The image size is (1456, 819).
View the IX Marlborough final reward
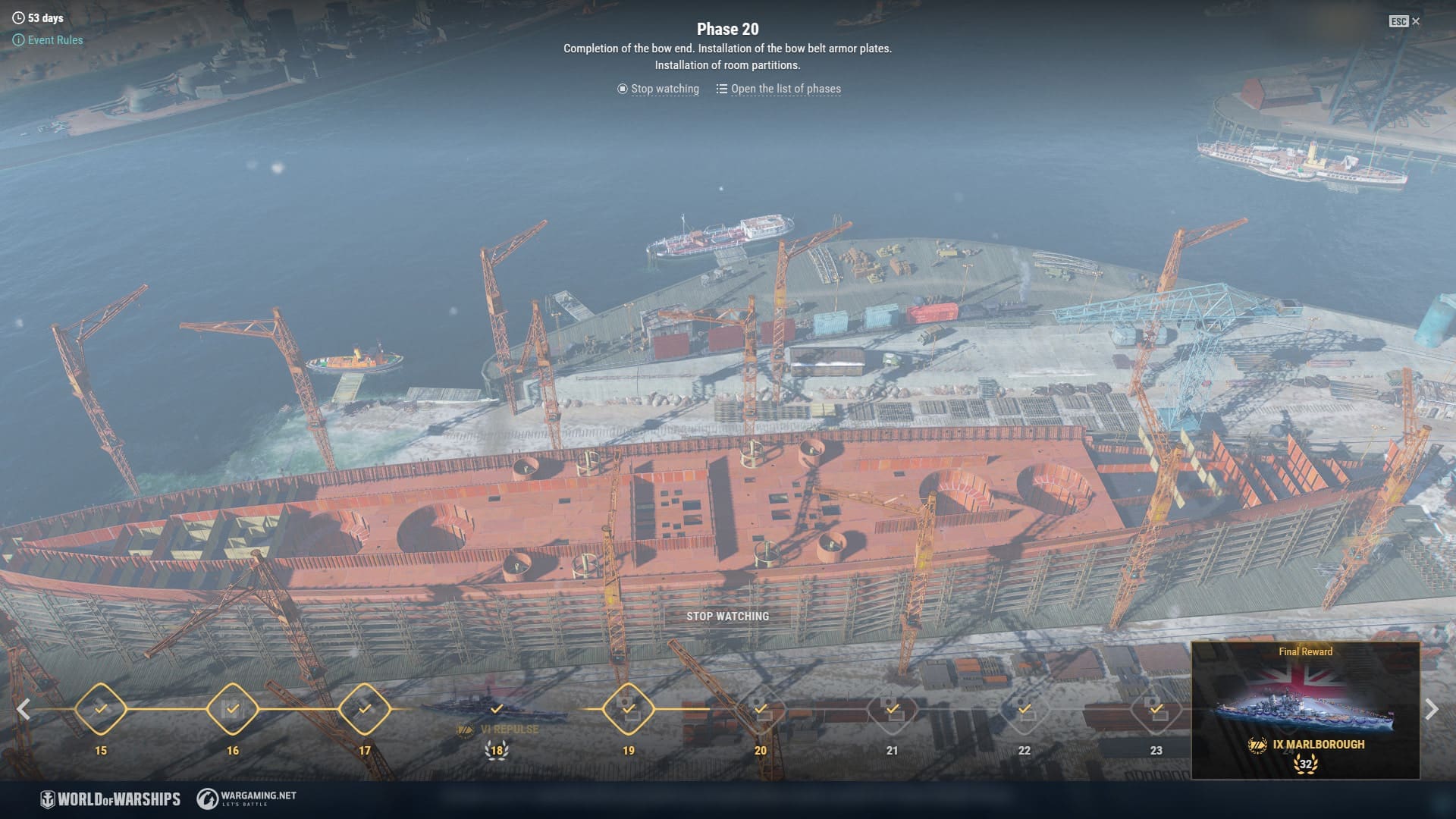pyautogui.click(x=1305, y=711)
